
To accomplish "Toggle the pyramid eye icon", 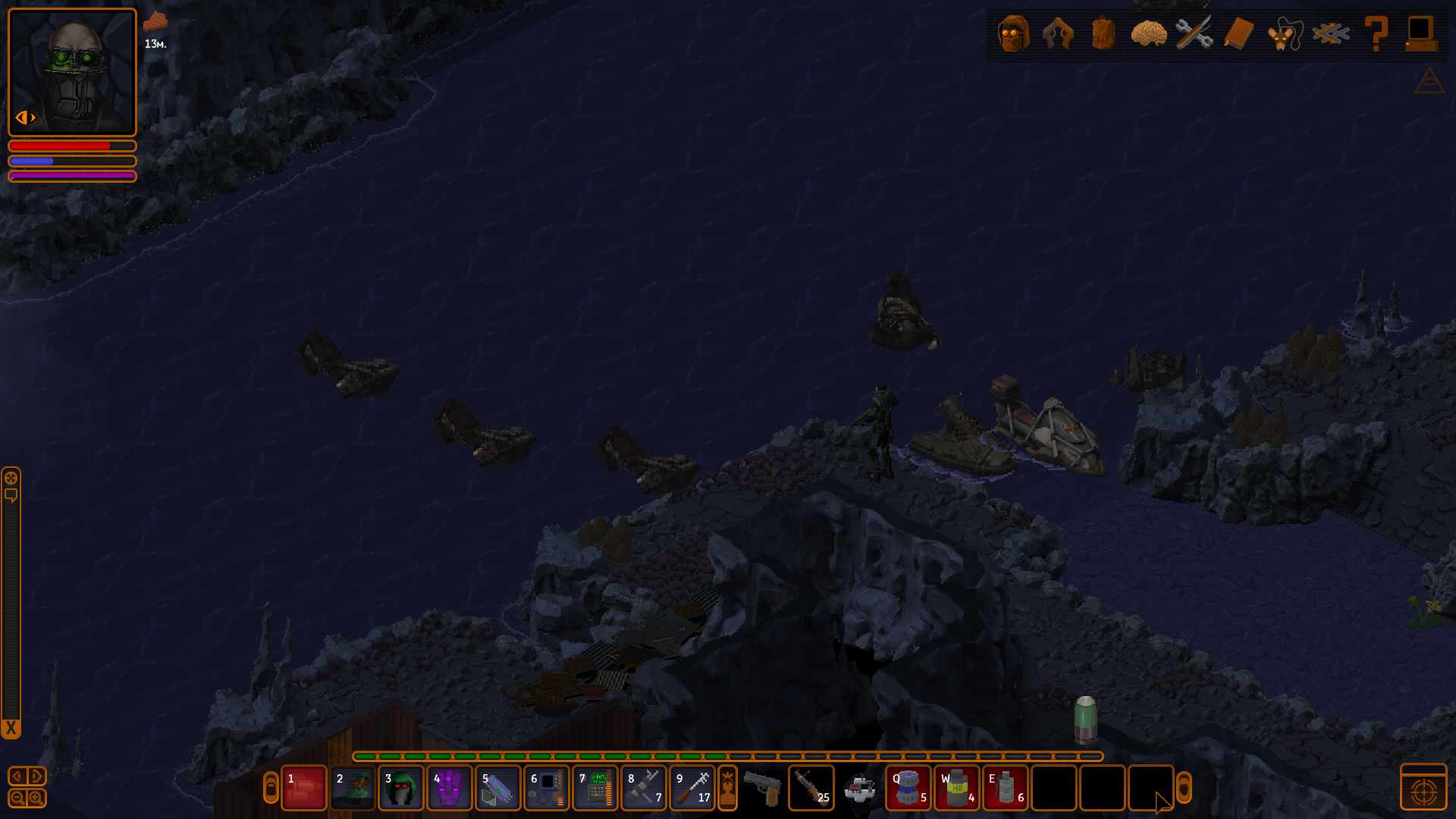I will point(1429,81).
